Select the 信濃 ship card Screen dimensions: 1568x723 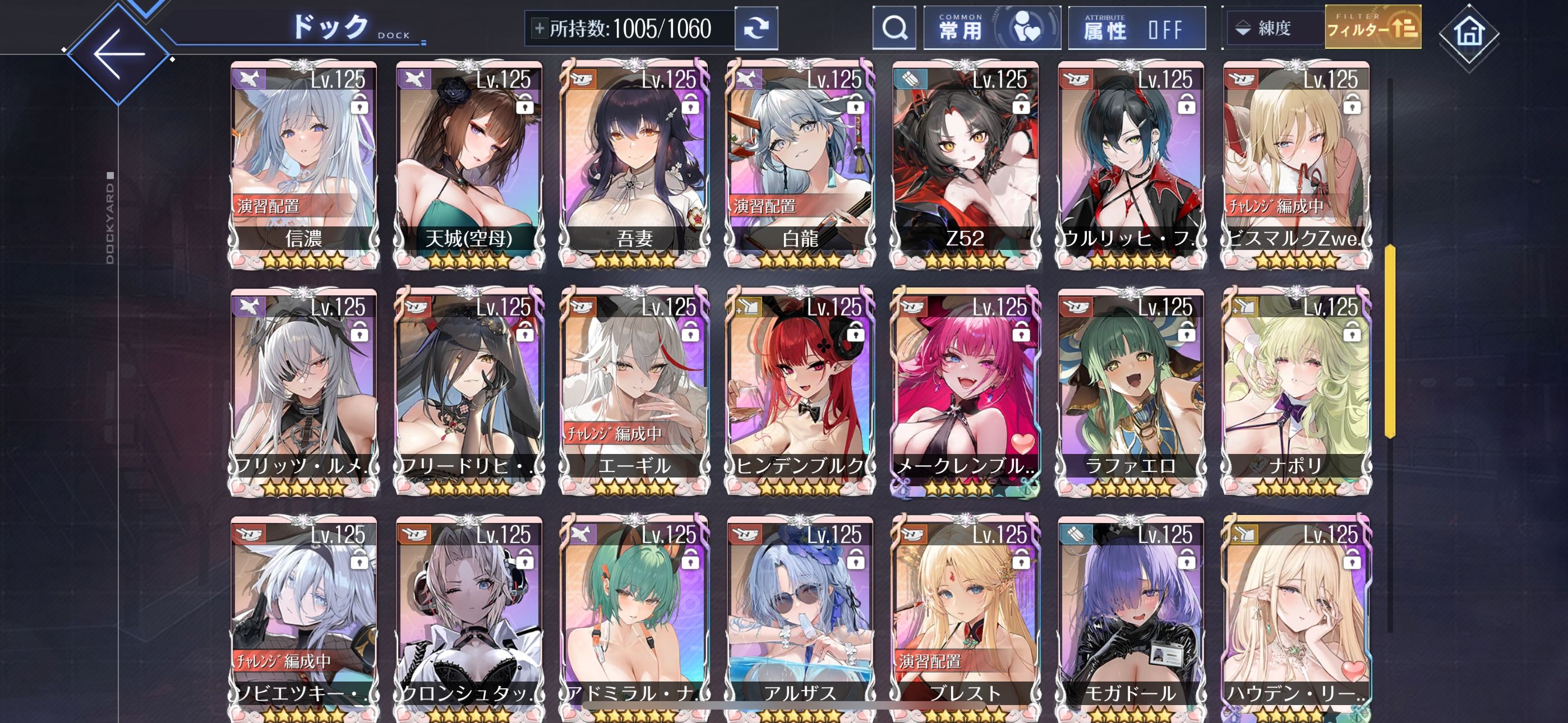pyautogui.click(x=304, y=164)
